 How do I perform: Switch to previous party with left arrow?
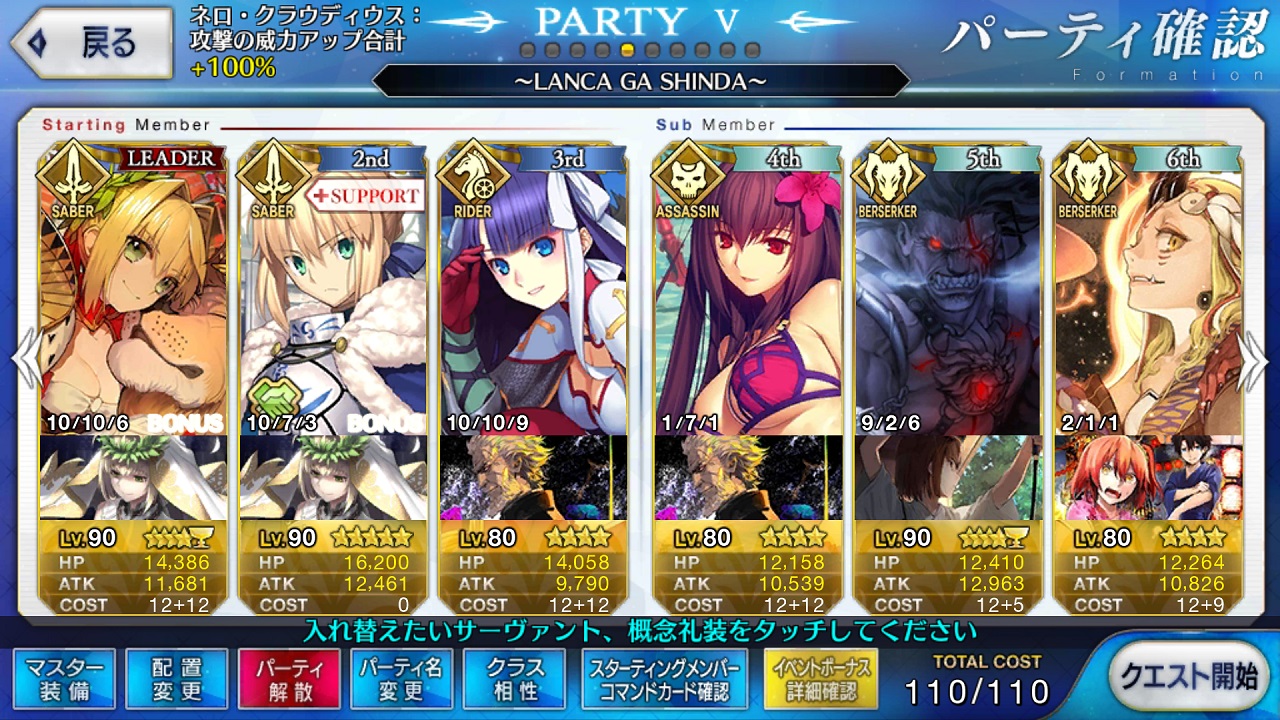click(24, 360)
